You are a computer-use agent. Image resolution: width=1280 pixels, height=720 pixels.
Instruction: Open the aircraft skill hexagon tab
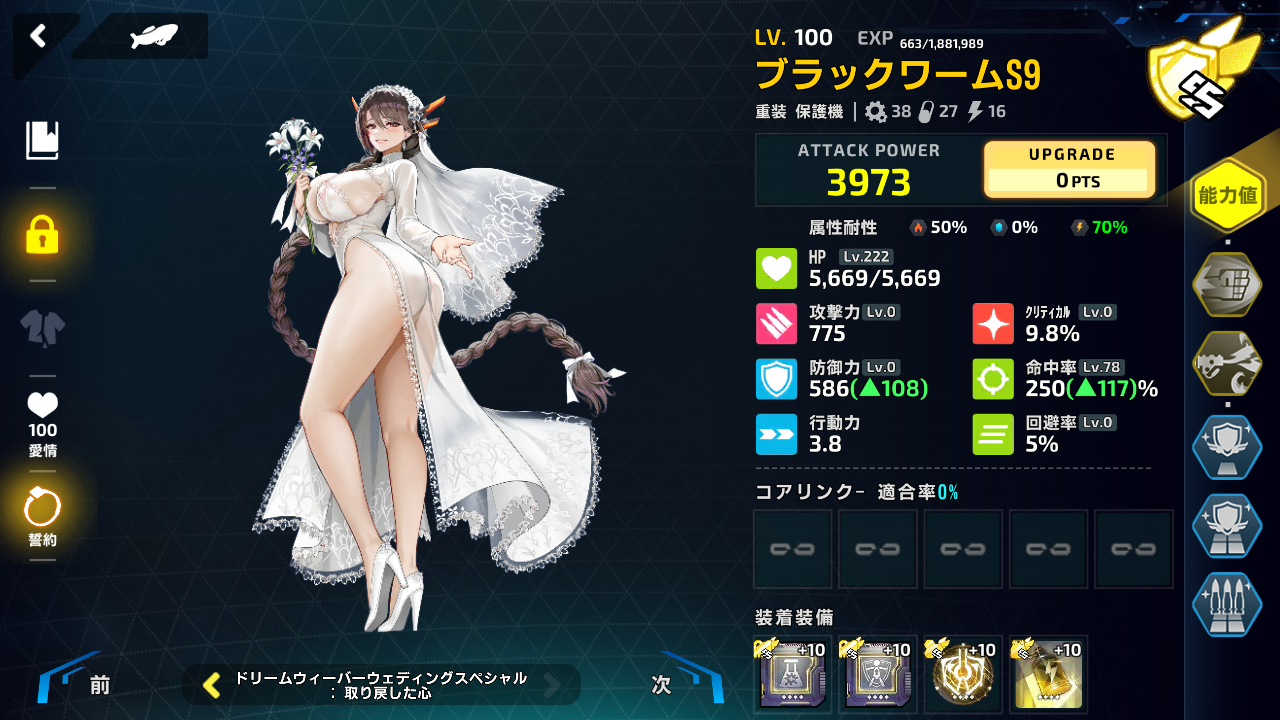point(1227,364)
